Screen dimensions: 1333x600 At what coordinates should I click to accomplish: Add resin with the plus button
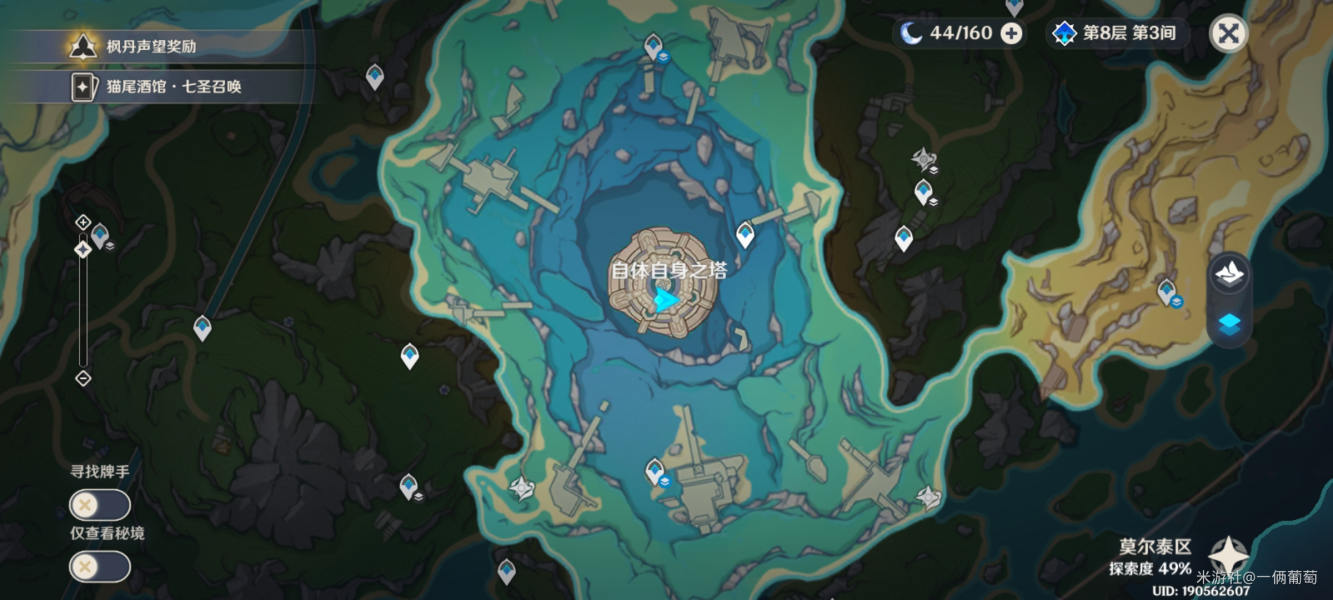pos(1012,33)
